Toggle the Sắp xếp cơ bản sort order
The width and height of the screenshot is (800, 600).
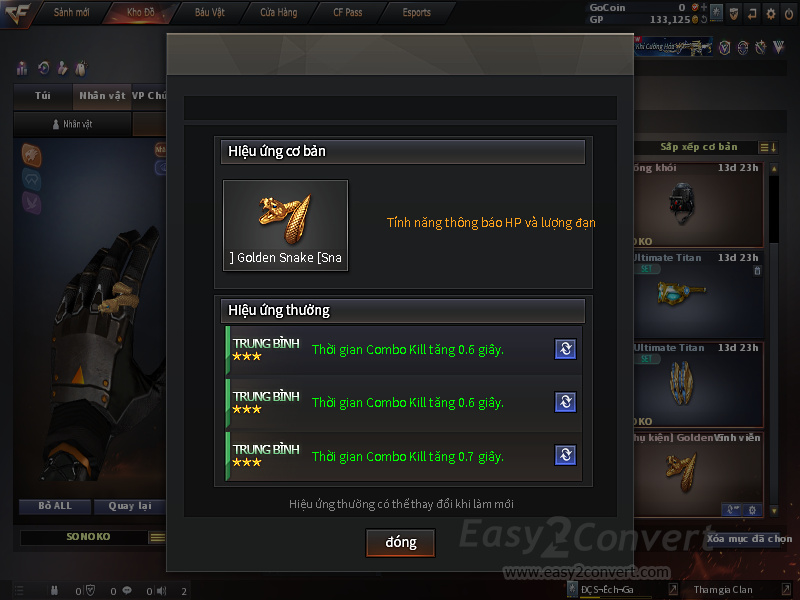point(768,148)
